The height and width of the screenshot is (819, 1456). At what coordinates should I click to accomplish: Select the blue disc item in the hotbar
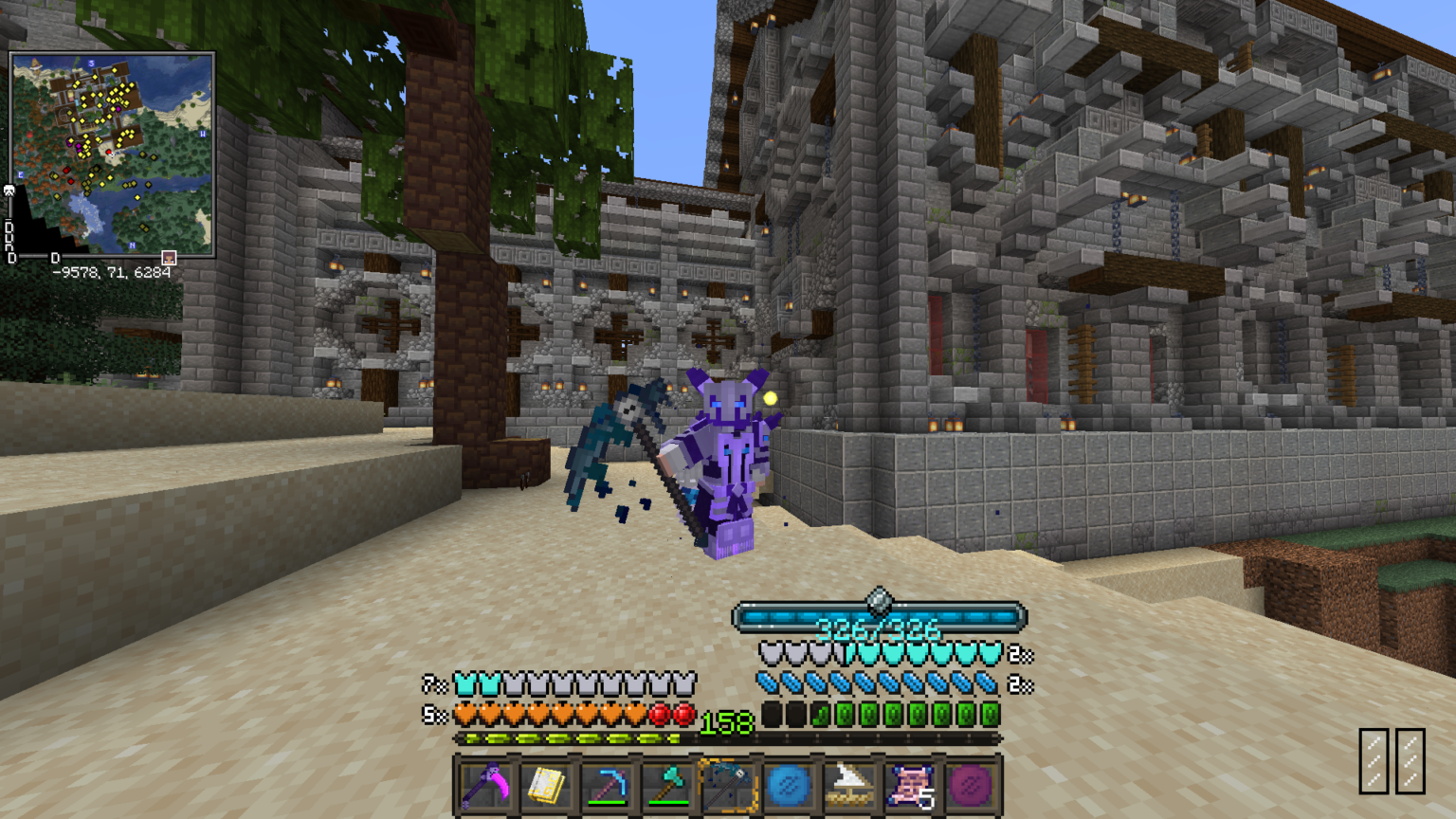(x=789, y=787)
